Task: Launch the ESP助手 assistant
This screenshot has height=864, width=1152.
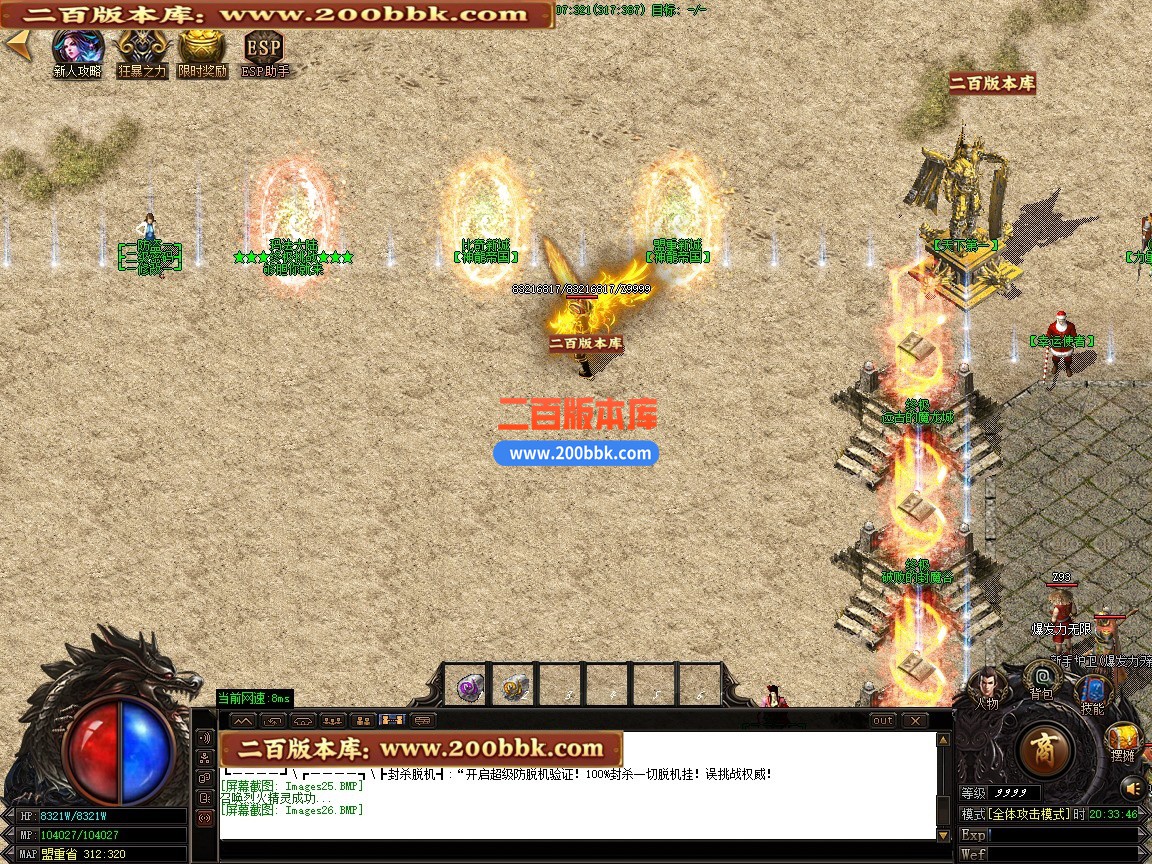Action: pos(264,48)
